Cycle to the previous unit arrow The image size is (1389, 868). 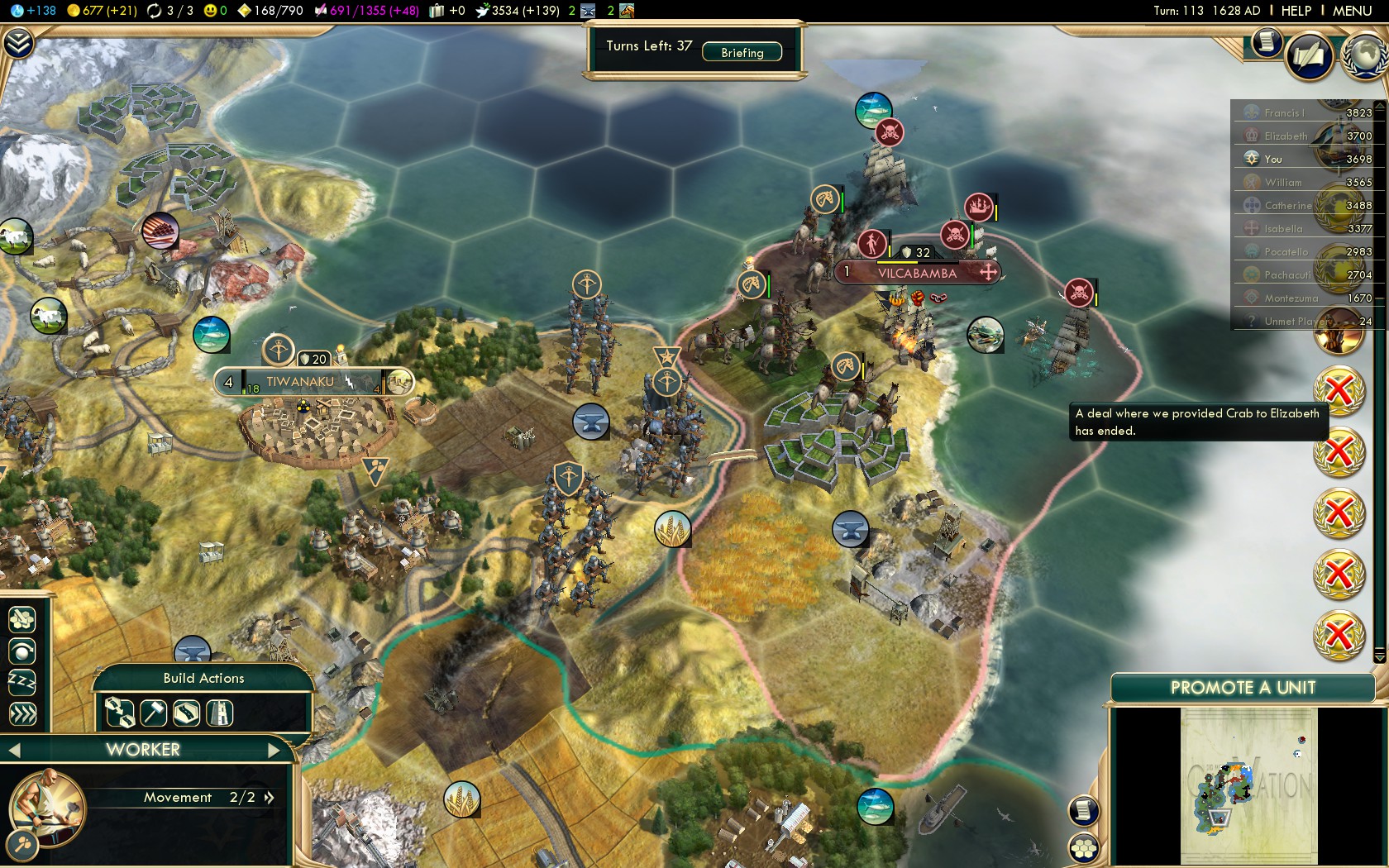click(14, 750)
